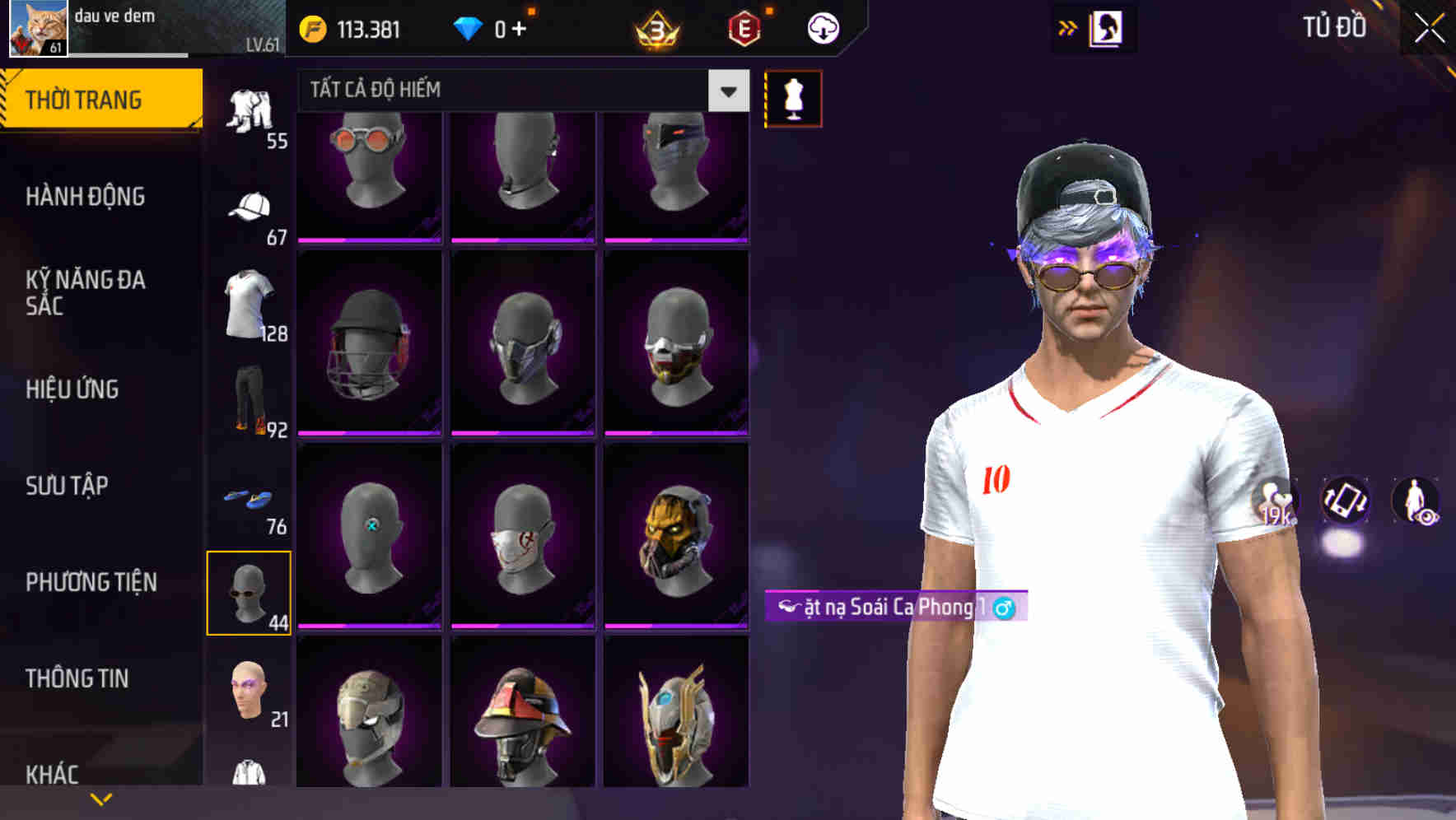Select the equipped Mặt nạ Soái Ca Phong 1 label

[x=898, y=608]
